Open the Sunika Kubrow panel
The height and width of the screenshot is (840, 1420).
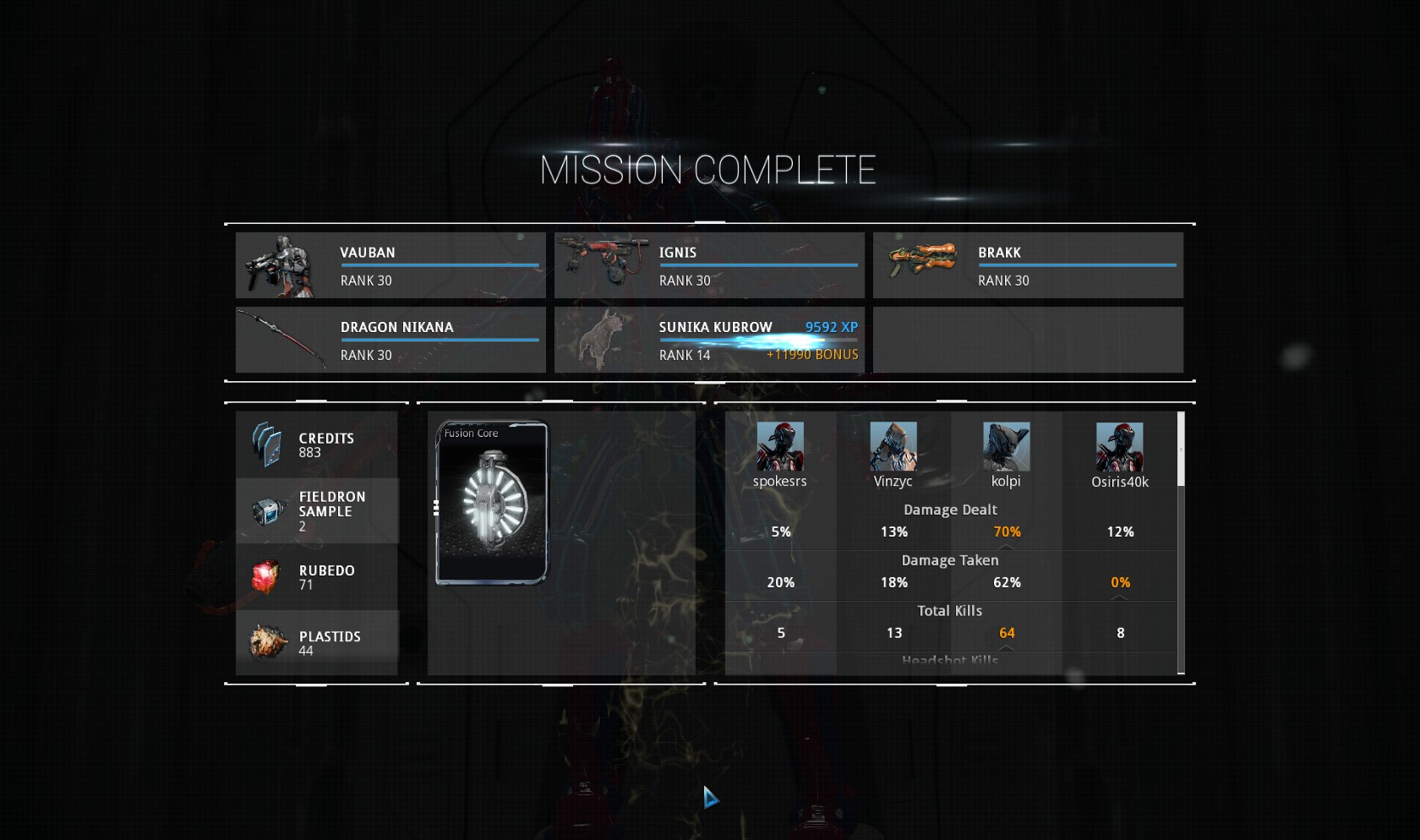709,340
